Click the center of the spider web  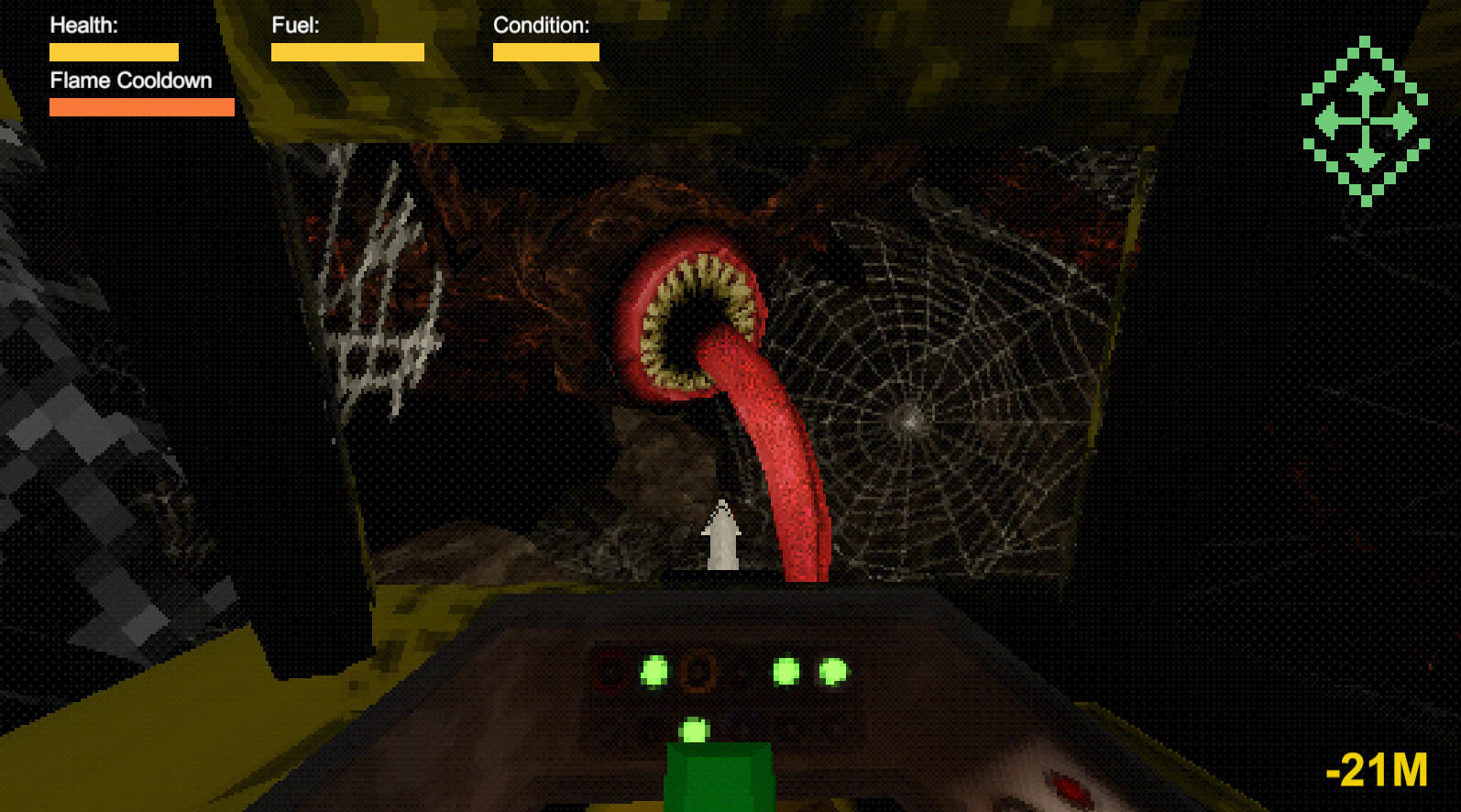click(x=912, y=420)
